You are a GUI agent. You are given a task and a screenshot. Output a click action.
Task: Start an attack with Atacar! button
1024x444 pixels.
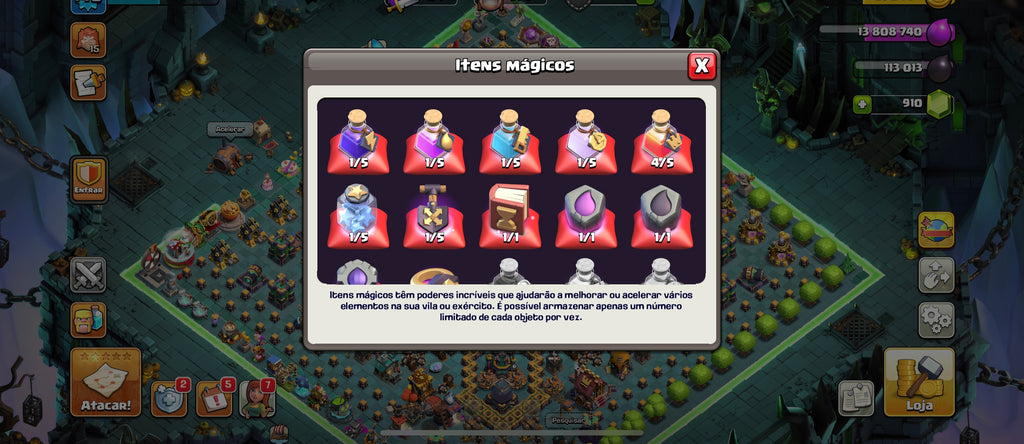[105, 383]
